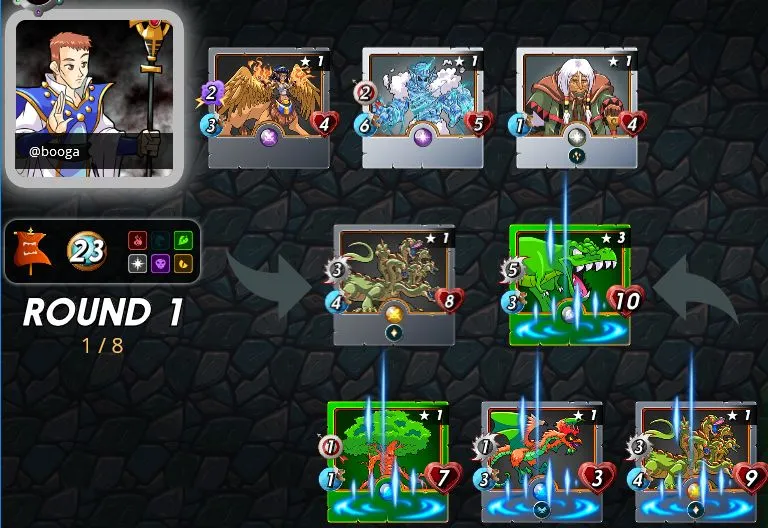Screen dimensions: 768x528
Task: Choose the red and green dragon card
Action: click(540, 458)
